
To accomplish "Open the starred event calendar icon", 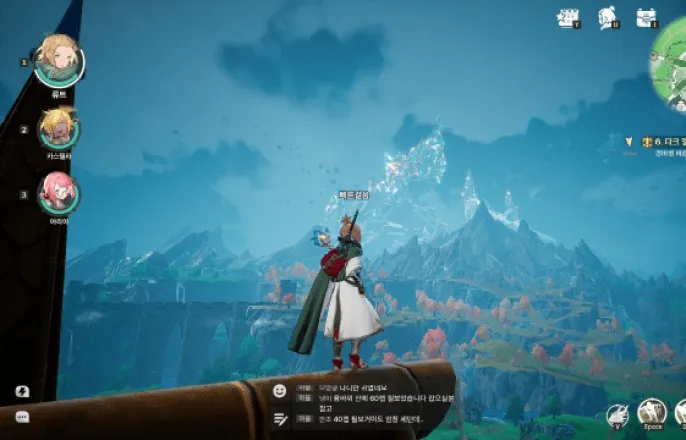I will 568,18.
